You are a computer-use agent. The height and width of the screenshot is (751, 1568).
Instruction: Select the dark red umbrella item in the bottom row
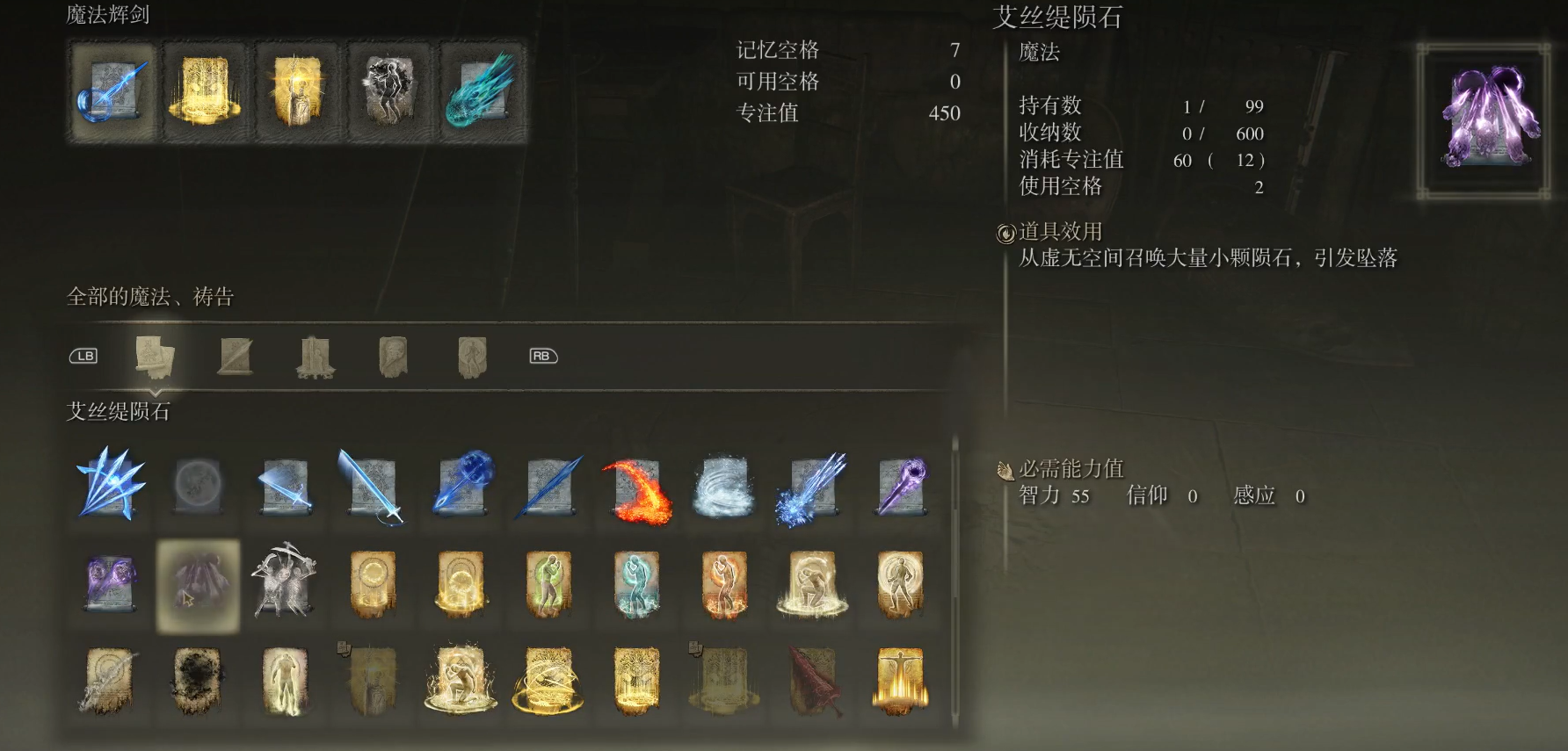pyautogui.click(x=811, y=683)
